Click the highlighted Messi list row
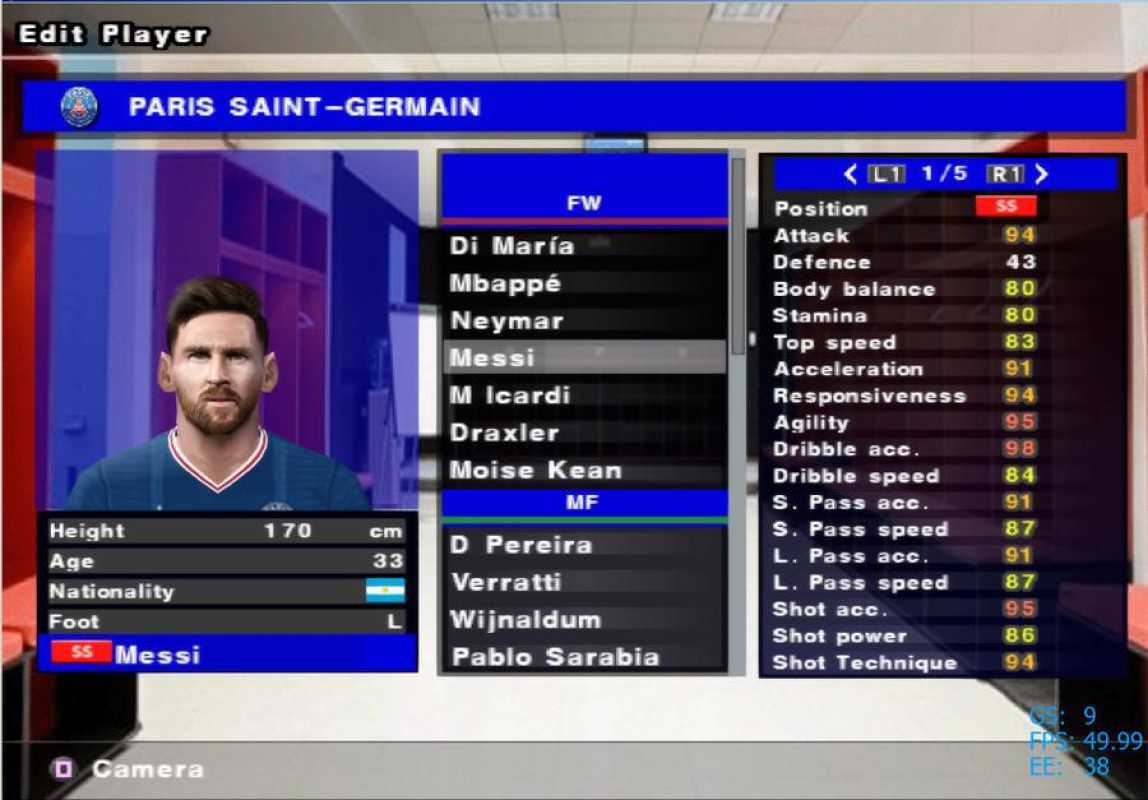 coord(584,357)
